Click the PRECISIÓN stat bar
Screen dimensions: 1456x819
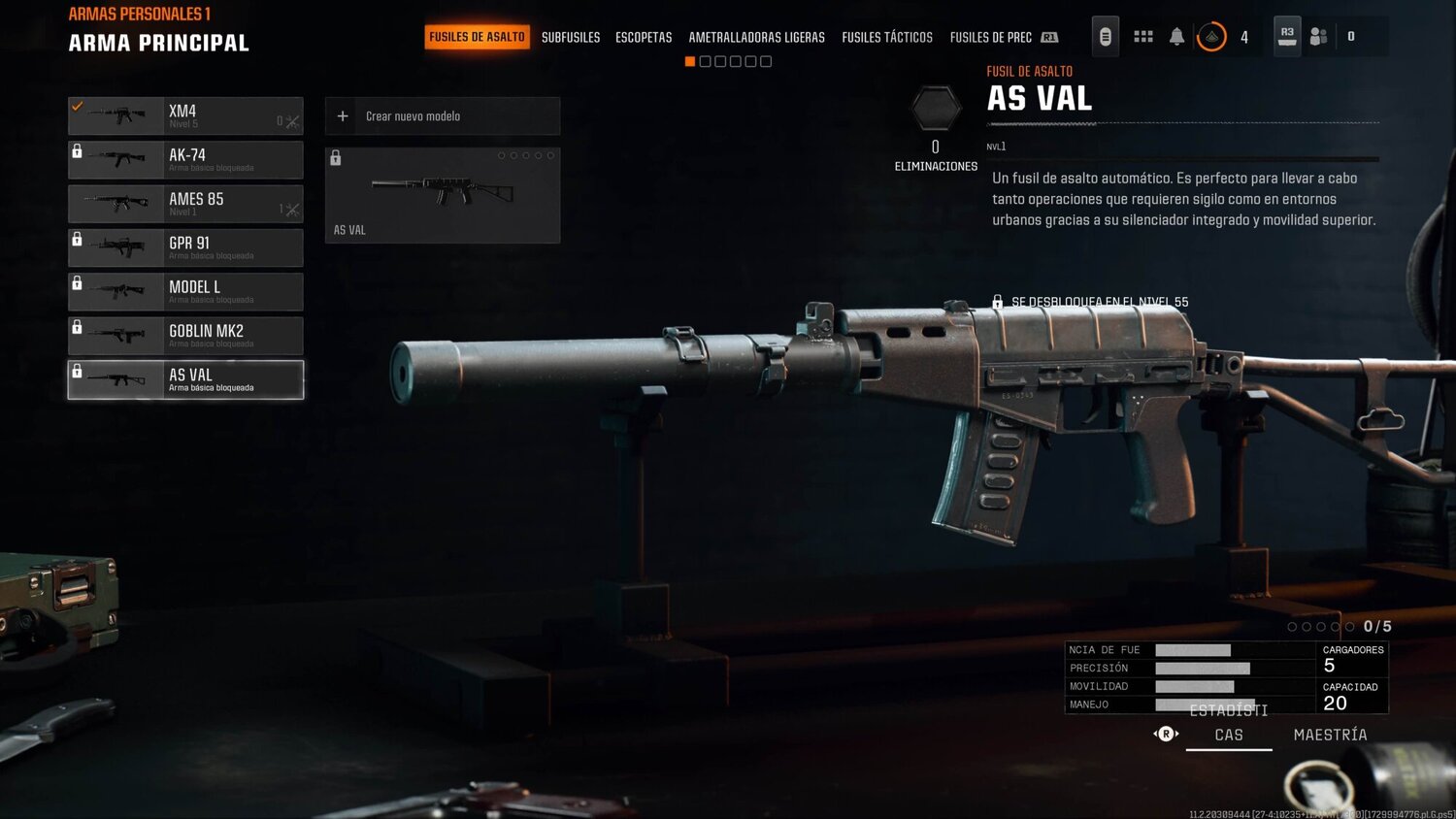[1204, 668]
